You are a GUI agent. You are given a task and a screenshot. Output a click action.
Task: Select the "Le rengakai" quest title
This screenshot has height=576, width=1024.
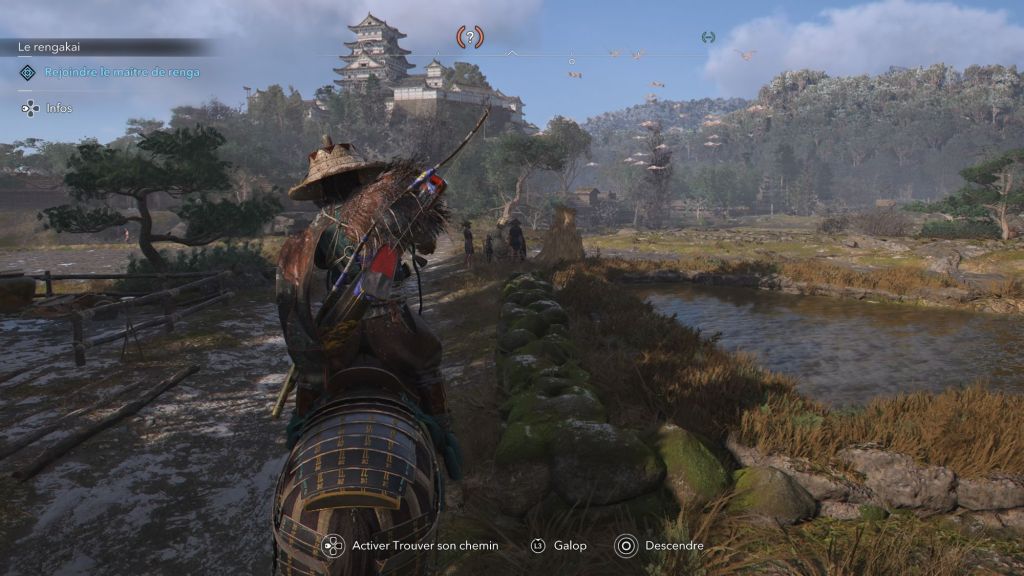[49, 47]
